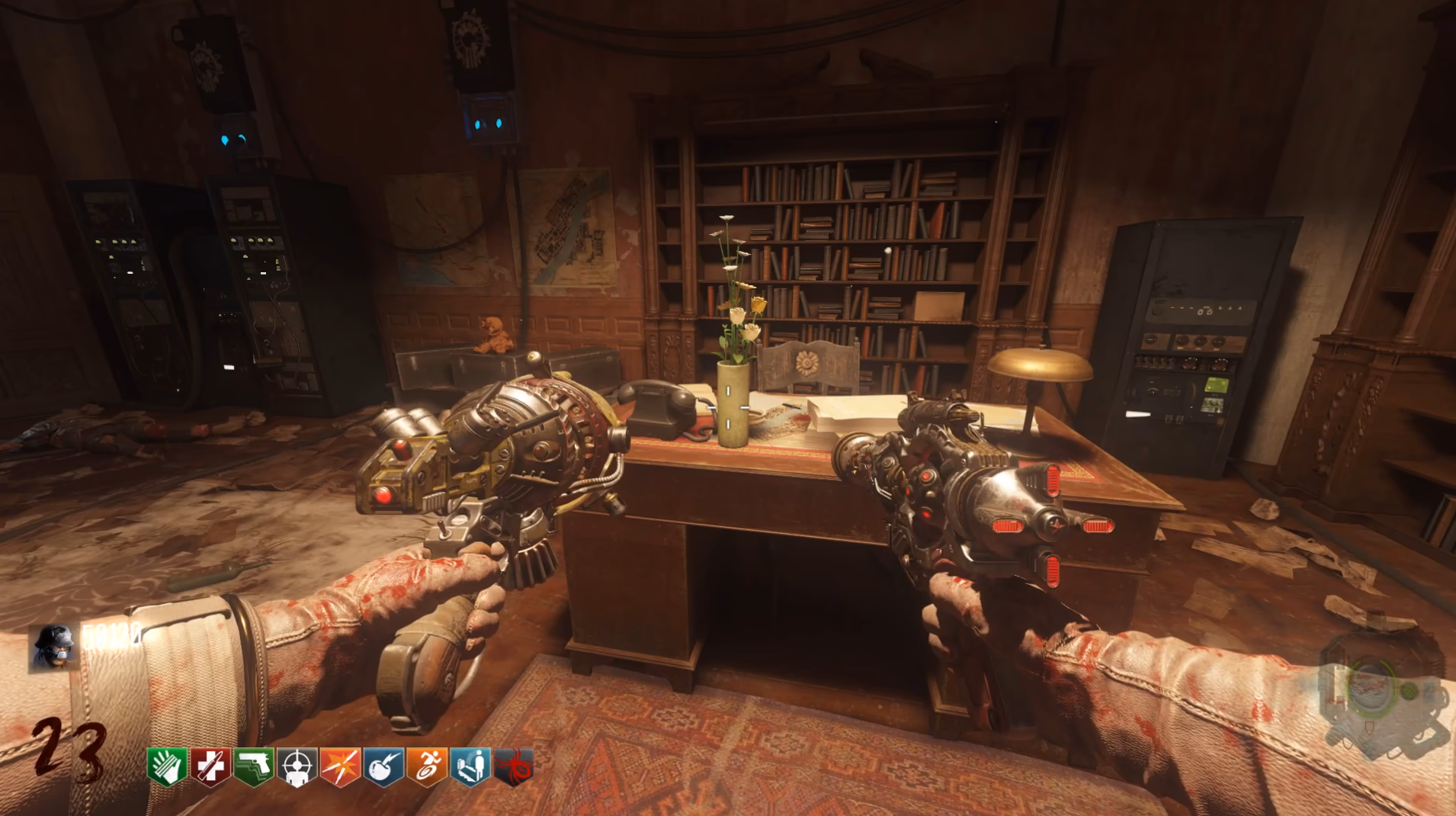Select the blue gravestone figure perk icon
Viewport: 1456px width, 816px height.
click(x=470, y=766)
